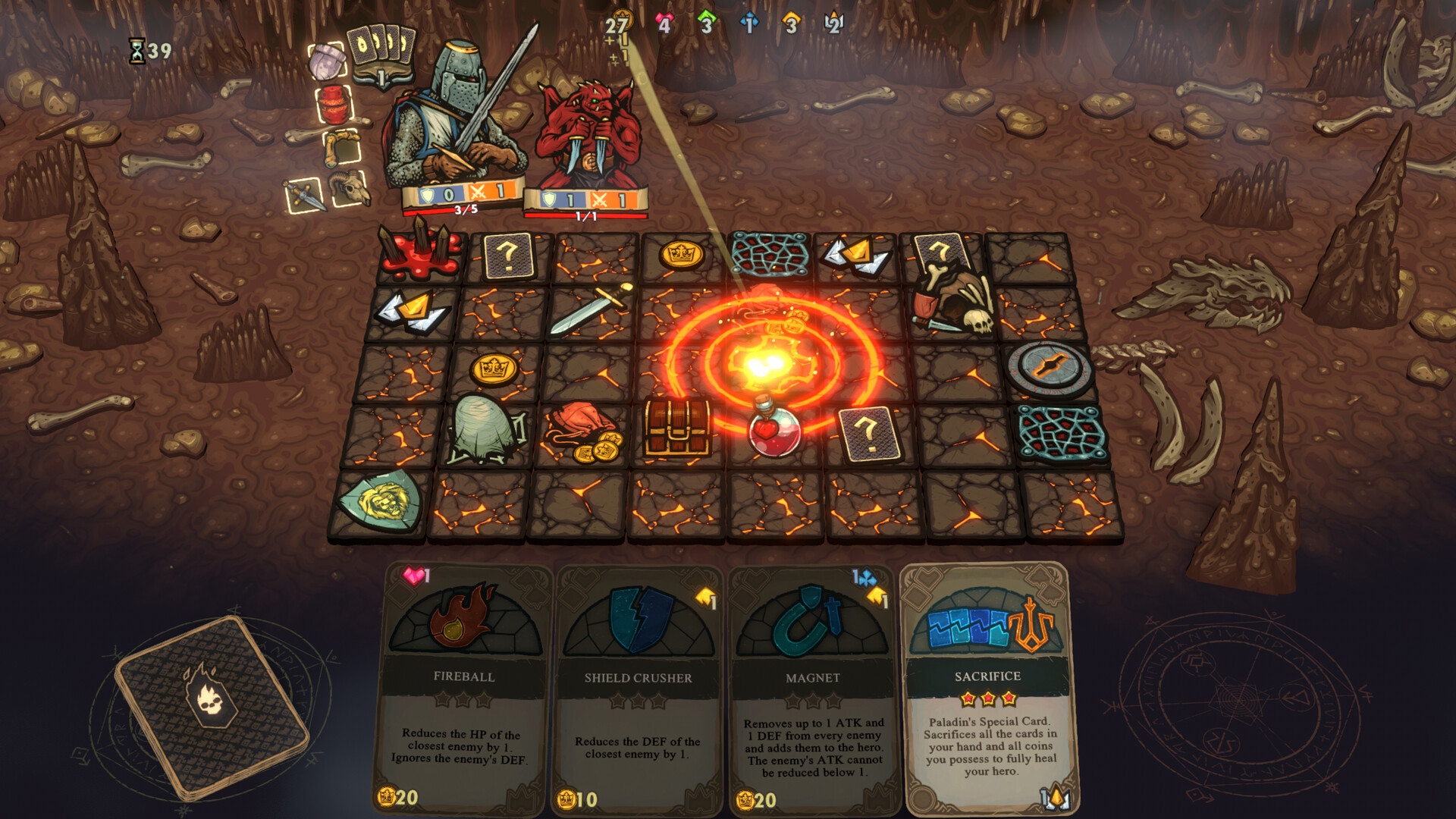Select the Shield Crusher card

(638, 686)
